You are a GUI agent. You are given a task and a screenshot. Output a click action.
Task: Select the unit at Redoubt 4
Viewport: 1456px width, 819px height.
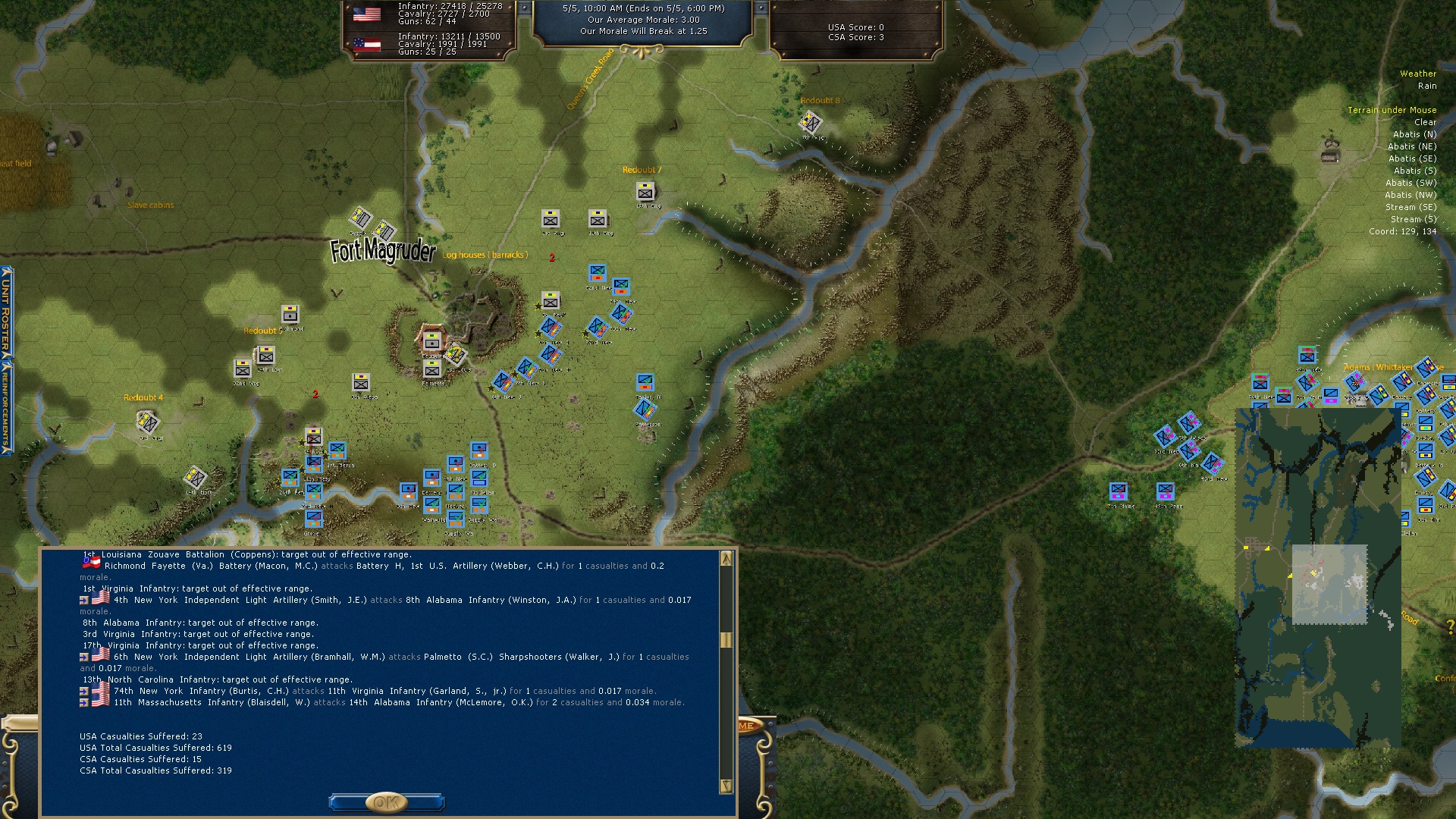coord(147,421)
